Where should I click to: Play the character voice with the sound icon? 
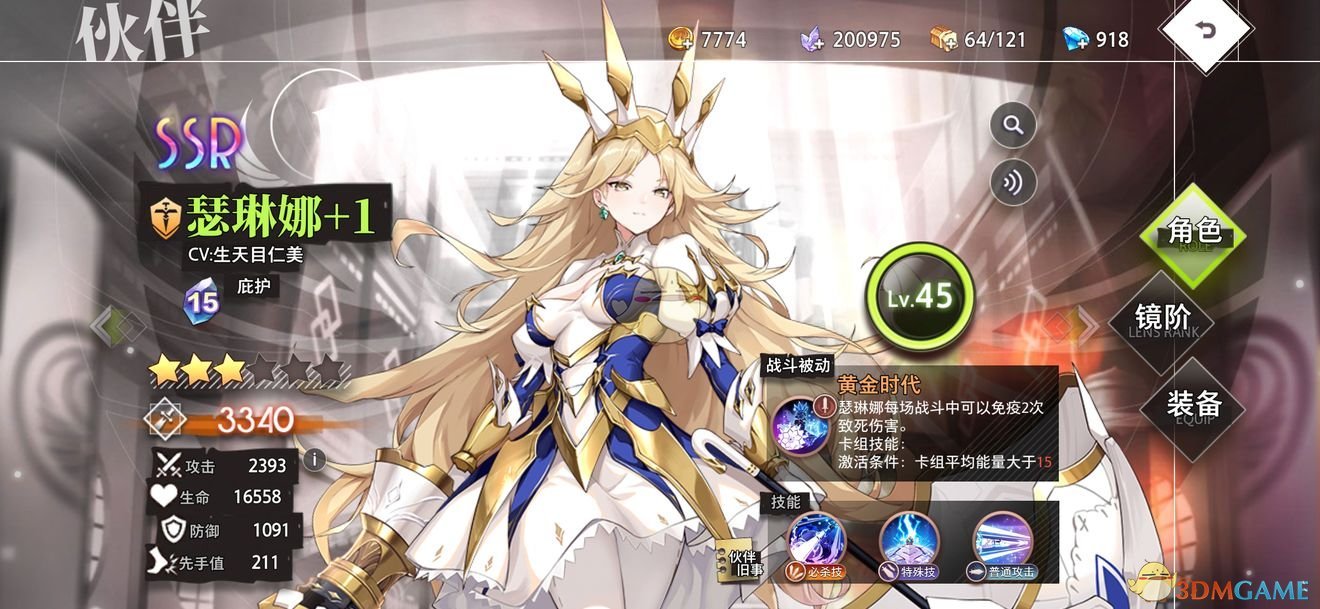point(1013,183)
